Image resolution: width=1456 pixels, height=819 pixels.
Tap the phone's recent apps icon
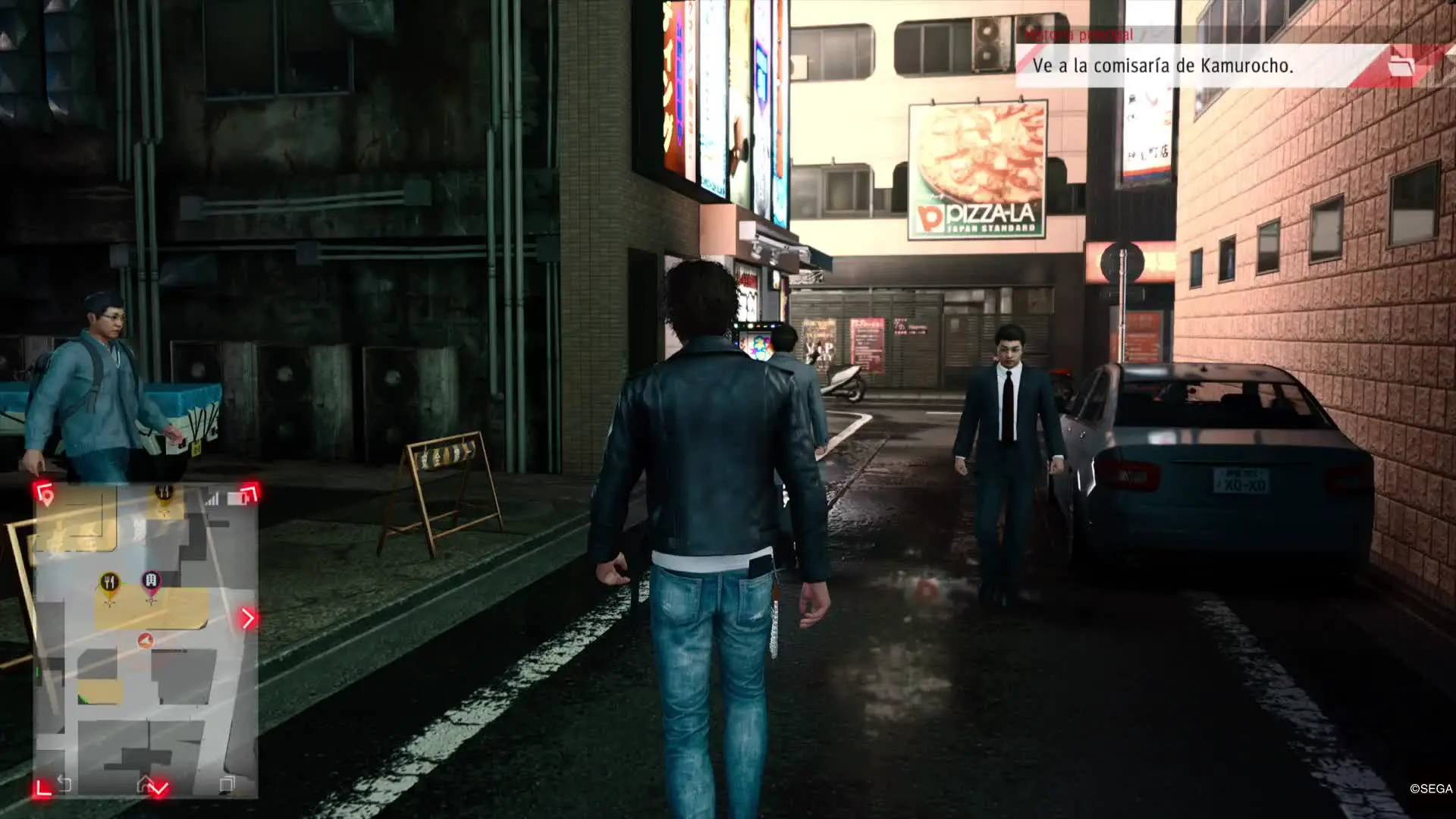[x=227, y=784]
